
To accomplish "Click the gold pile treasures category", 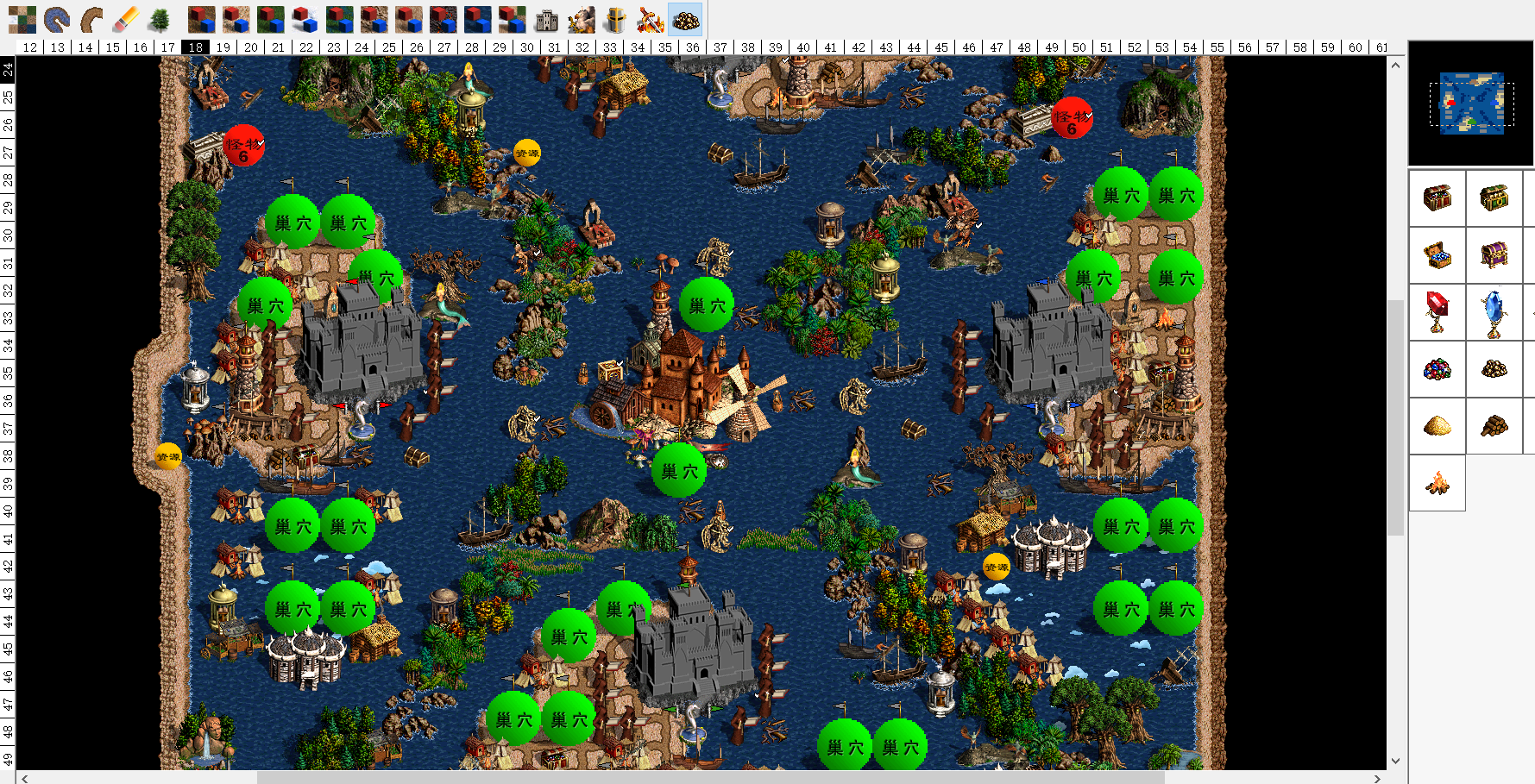I will [686, 19].
